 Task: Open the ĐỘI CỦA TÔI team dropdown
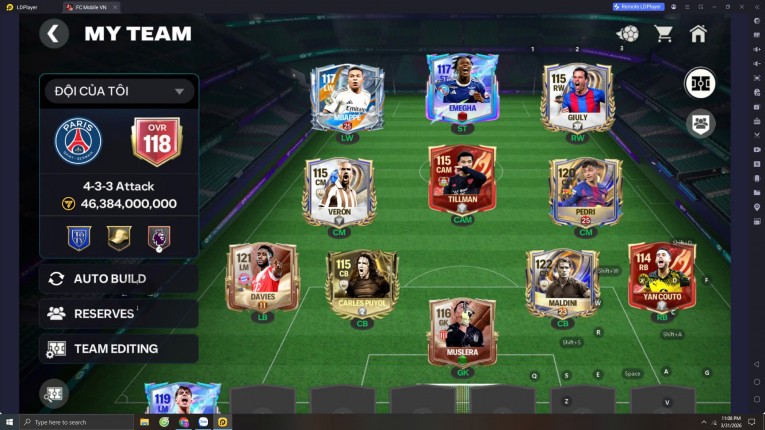click(x=118, y=91)
